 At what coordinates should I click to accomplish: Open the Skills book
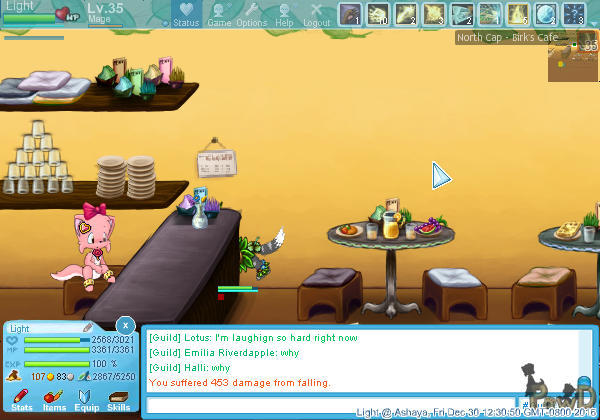click(x=119, y=401)
